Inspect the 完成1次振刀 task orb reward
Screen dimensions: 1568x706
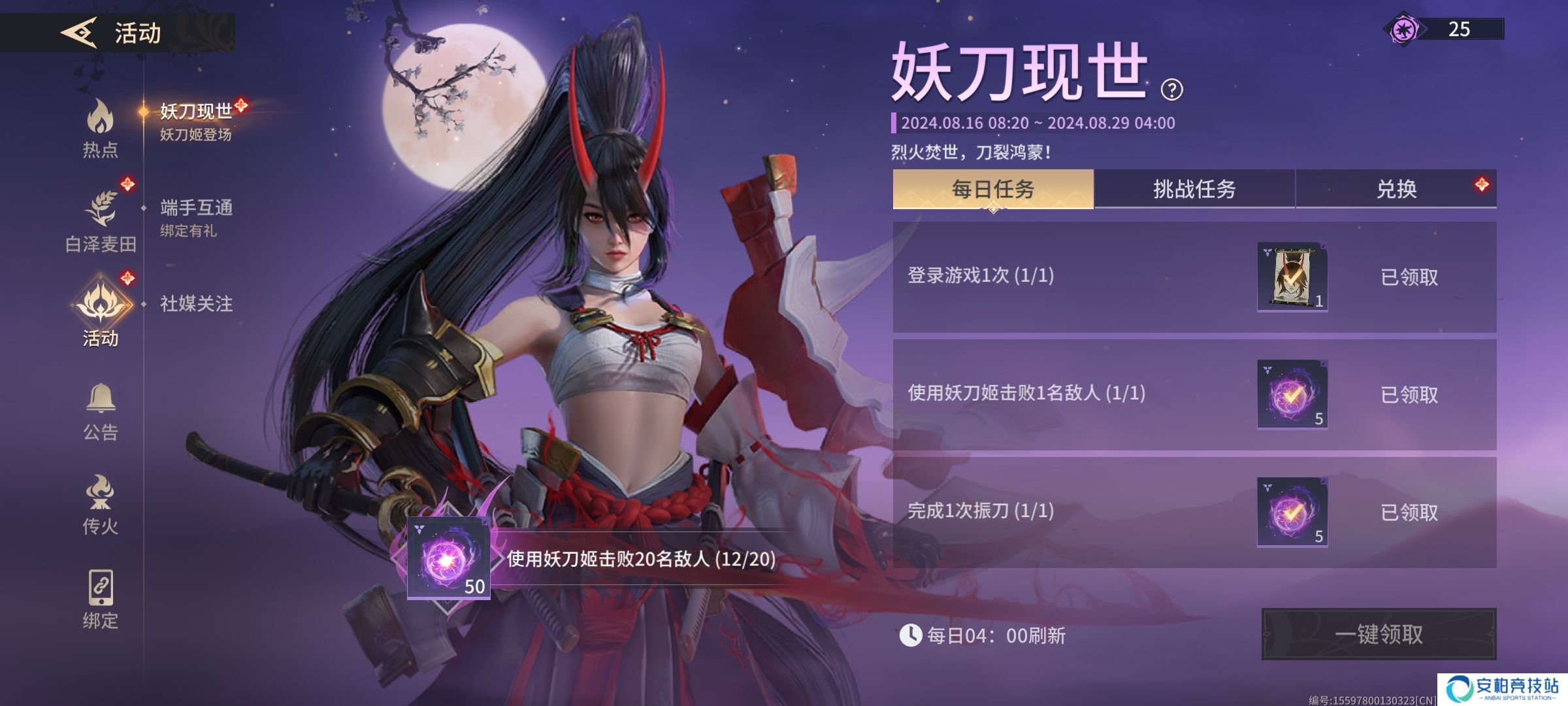coord(1292,513)
